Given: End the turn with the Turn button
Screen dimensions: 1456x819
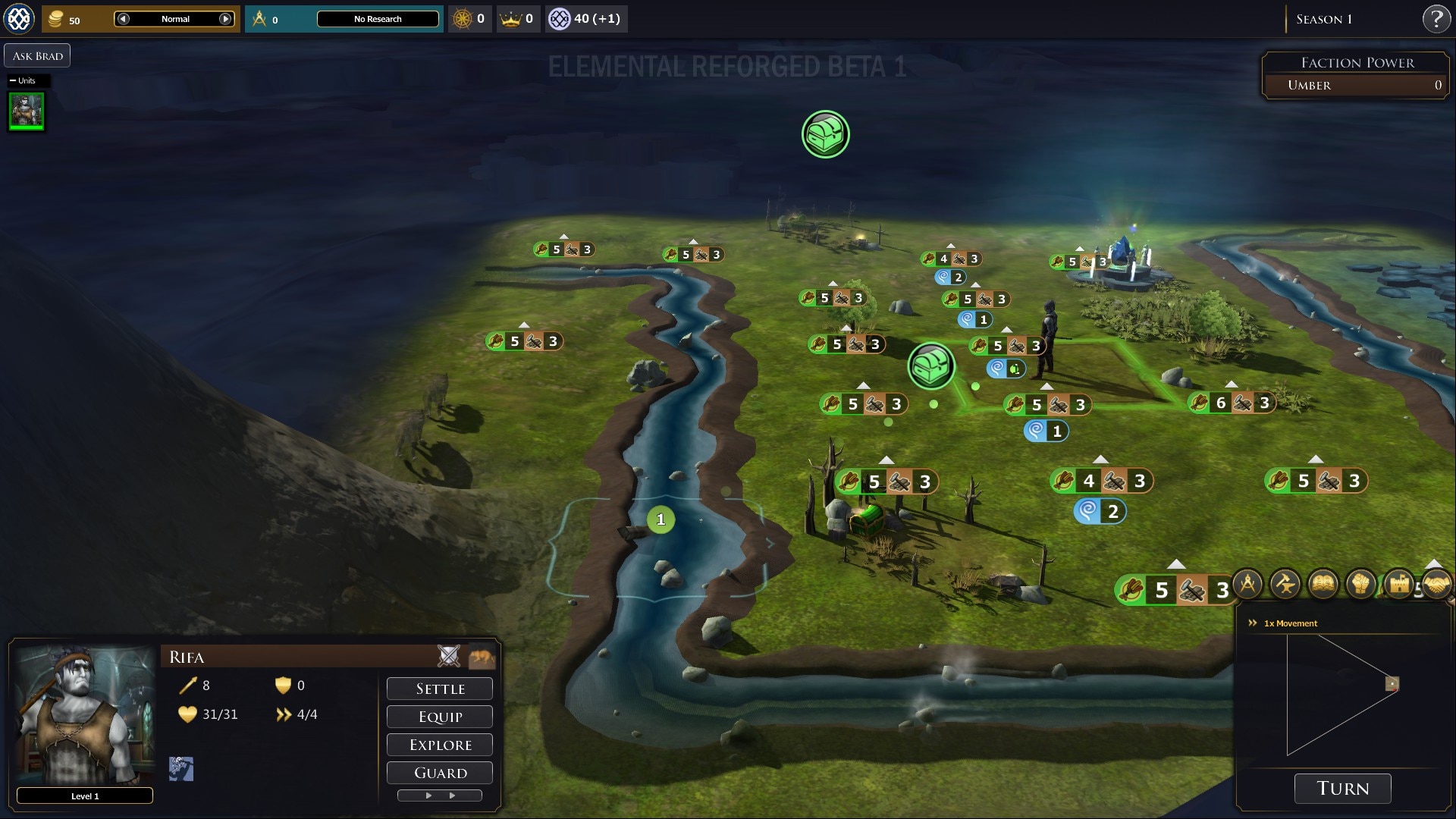Looking at the screenshot, I should coord(1342,789).
